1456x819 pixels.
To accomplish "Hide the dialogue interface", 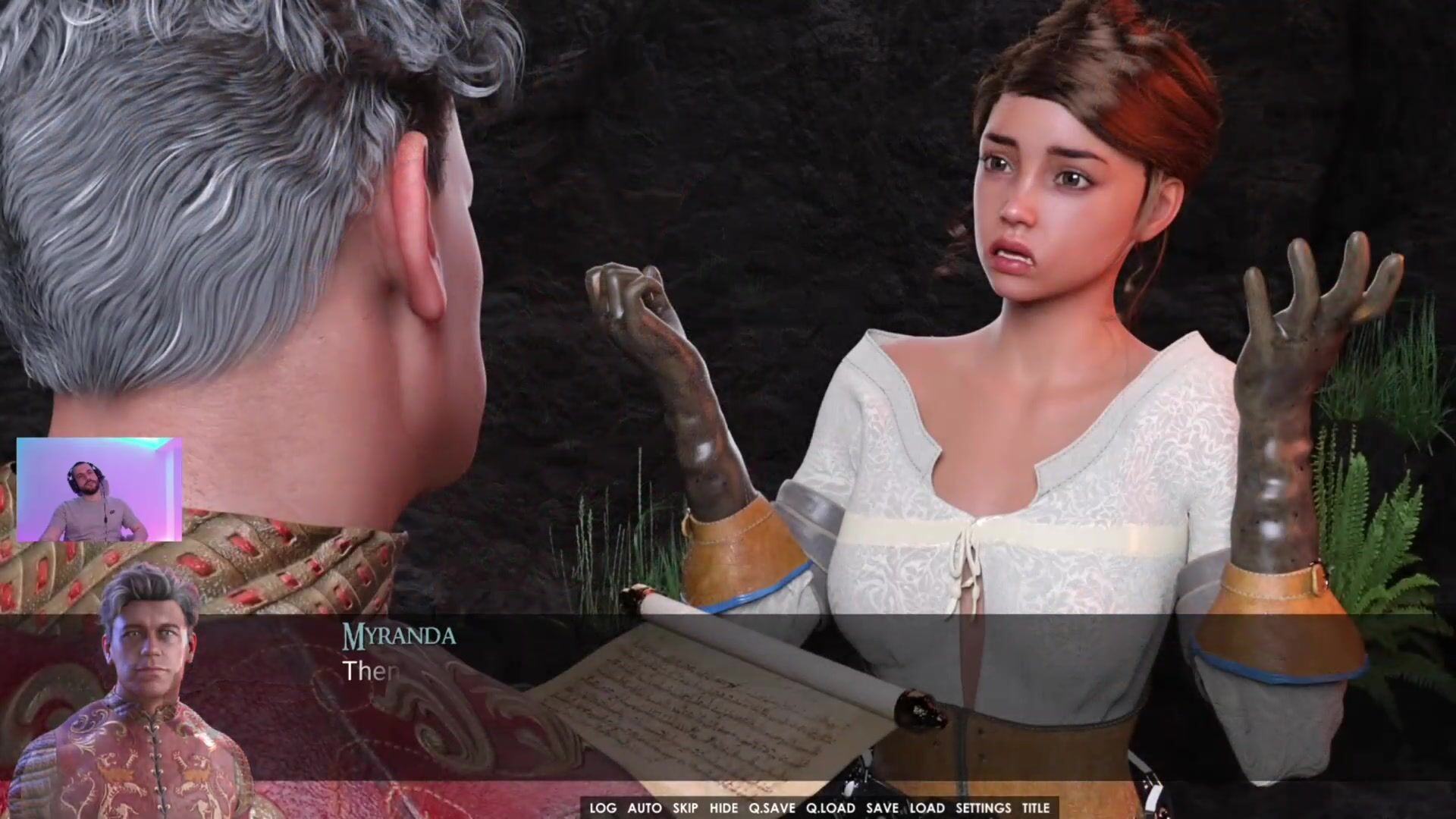I will pyautogui.click(x=723, y=808).
